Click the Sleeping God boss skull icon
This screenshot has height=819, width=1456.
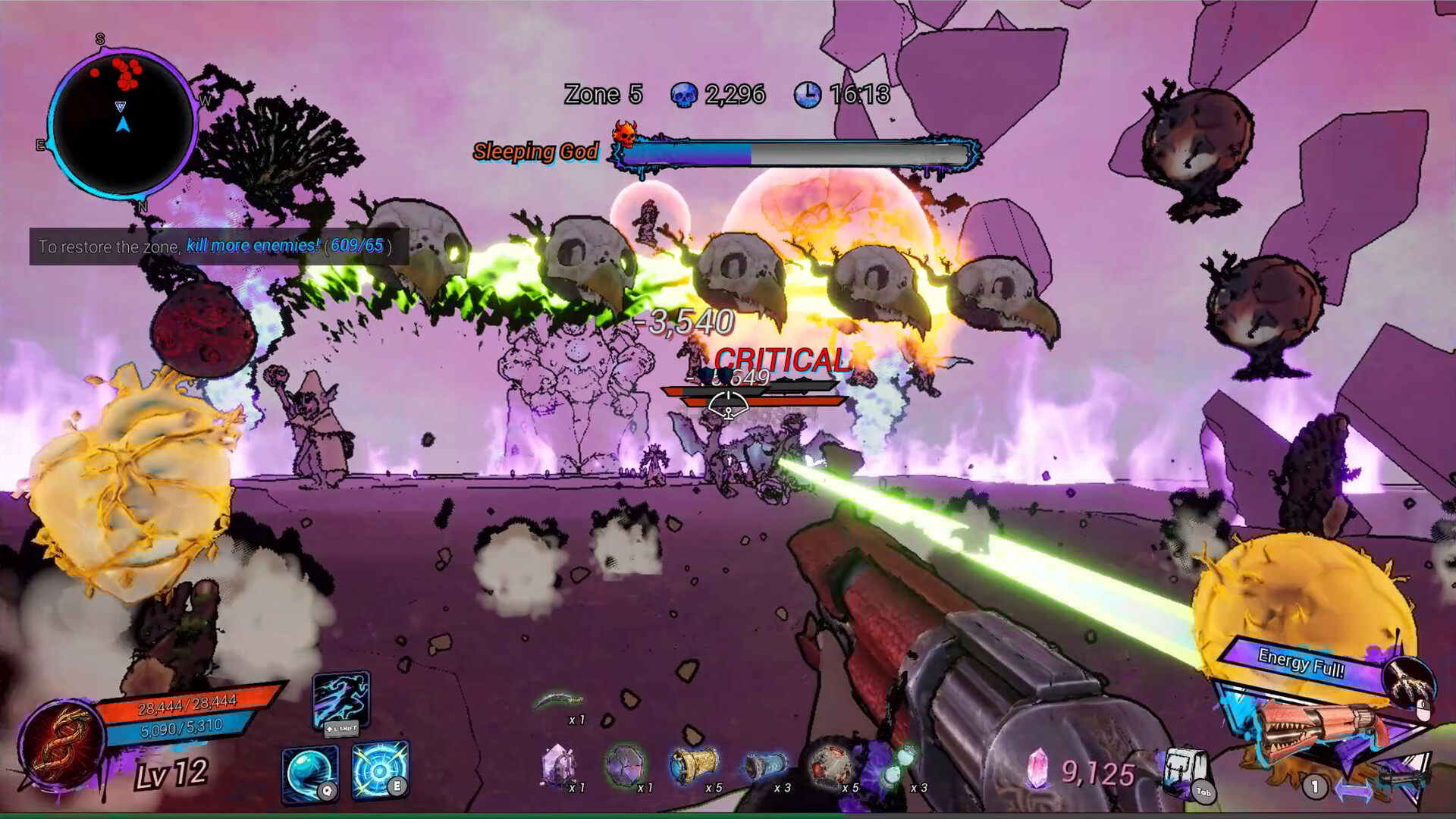pyautogui.click(x=625, y=134)
